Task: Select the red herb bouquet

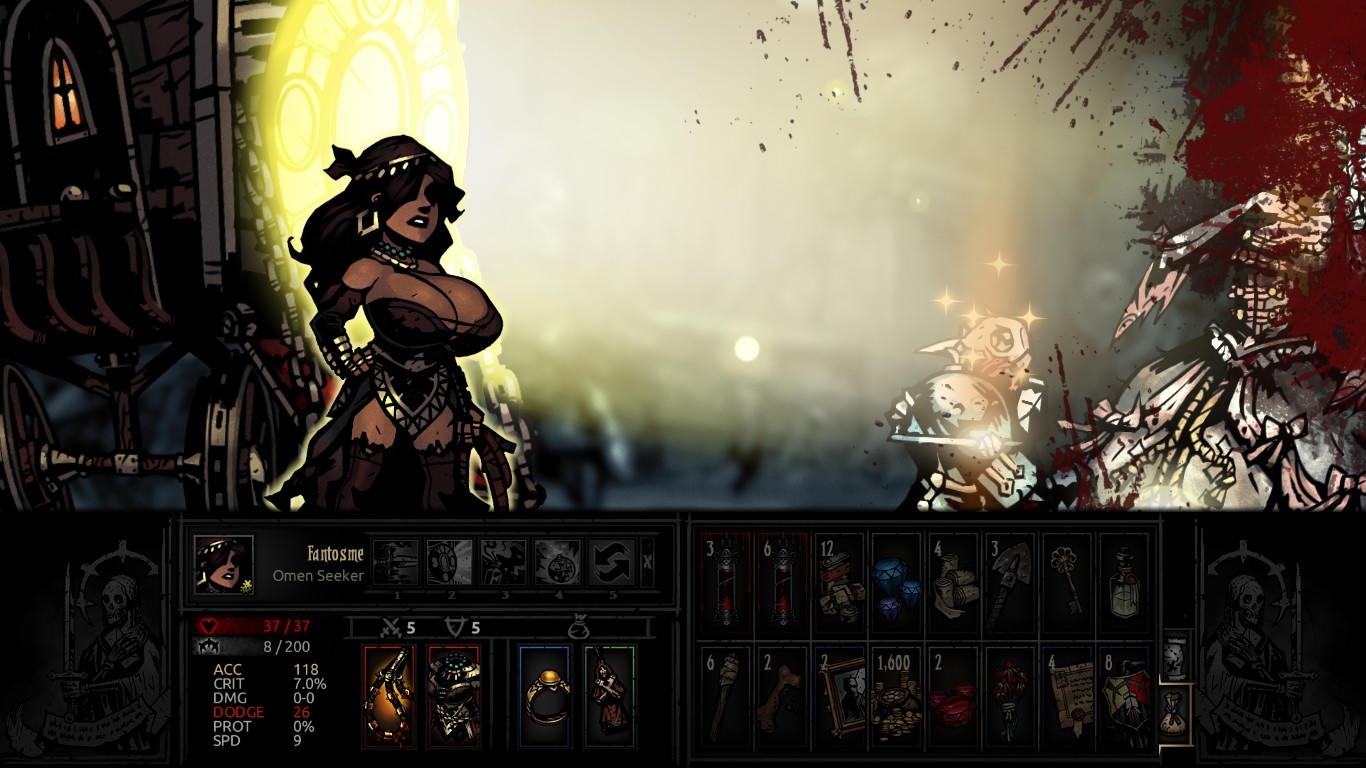Action: click(x=1009, y=696)
